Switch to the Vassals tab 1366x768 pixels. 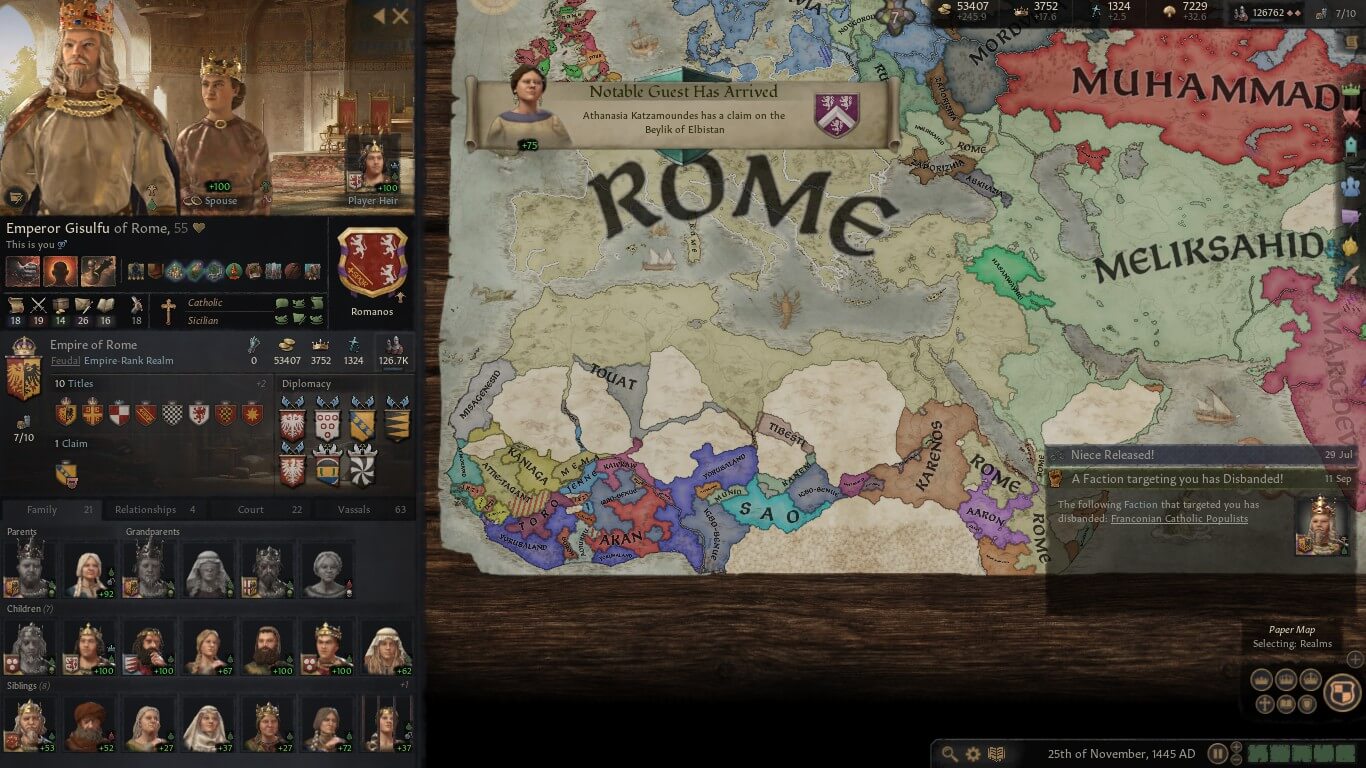coord(353,509)
